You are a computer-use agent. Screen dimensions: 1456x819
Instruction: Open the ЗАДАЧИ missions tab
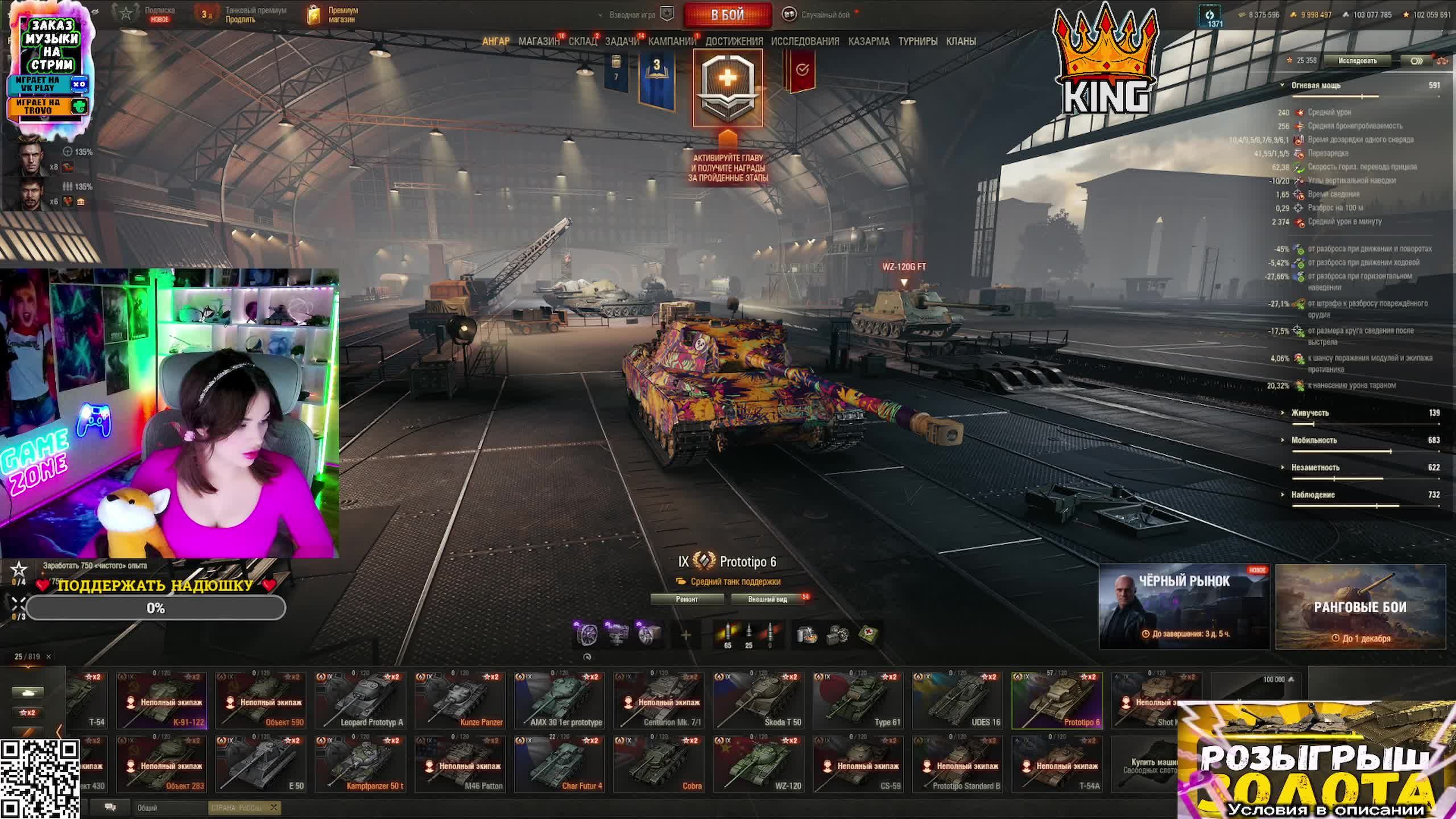(622, 42)
